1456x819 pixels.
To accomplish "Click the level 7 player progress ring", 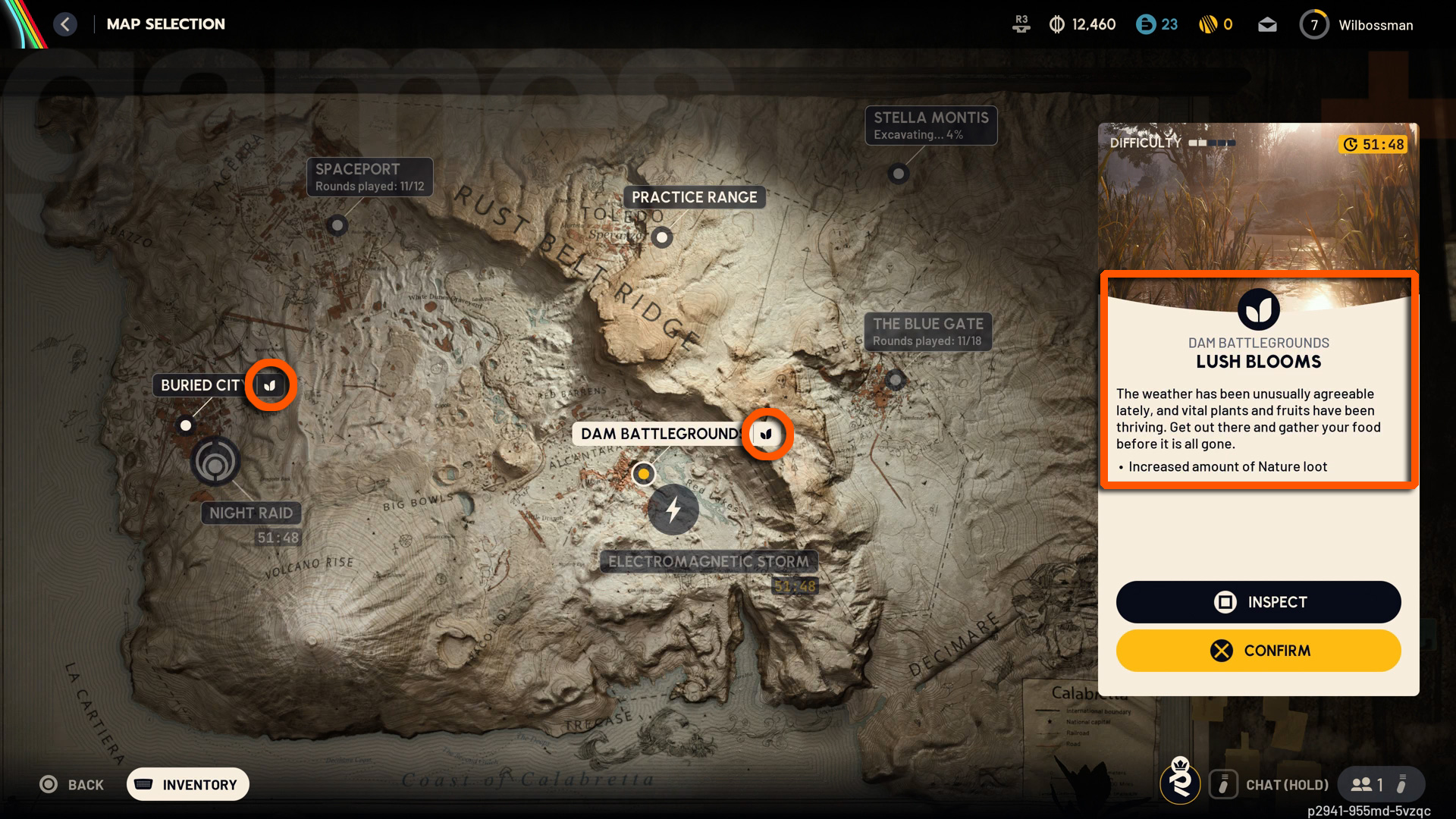I will pyautogui.click(x=1314, y=24).
